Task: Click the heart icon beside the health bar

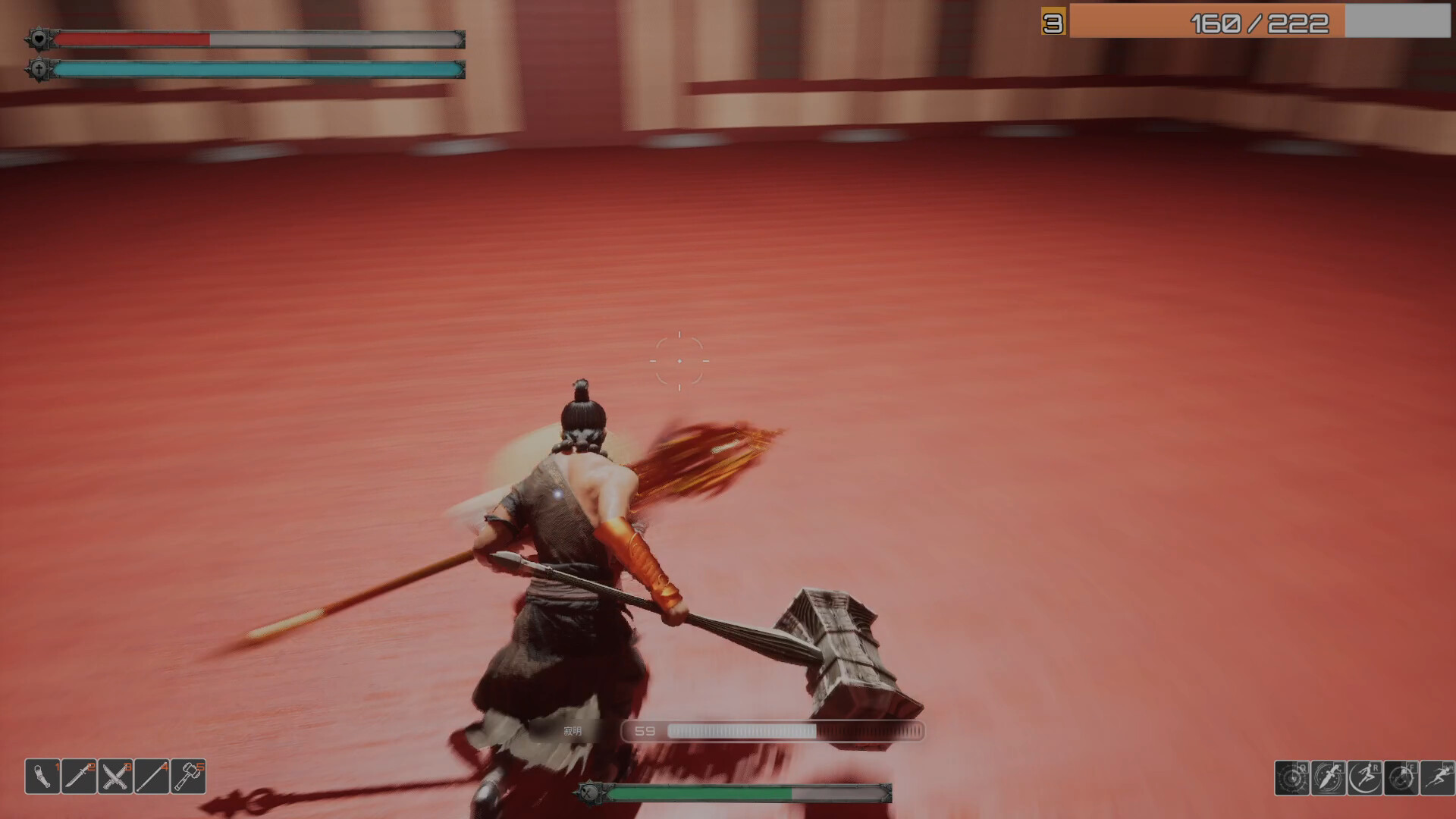Action: pyautogui.click(x=38, y=37)
